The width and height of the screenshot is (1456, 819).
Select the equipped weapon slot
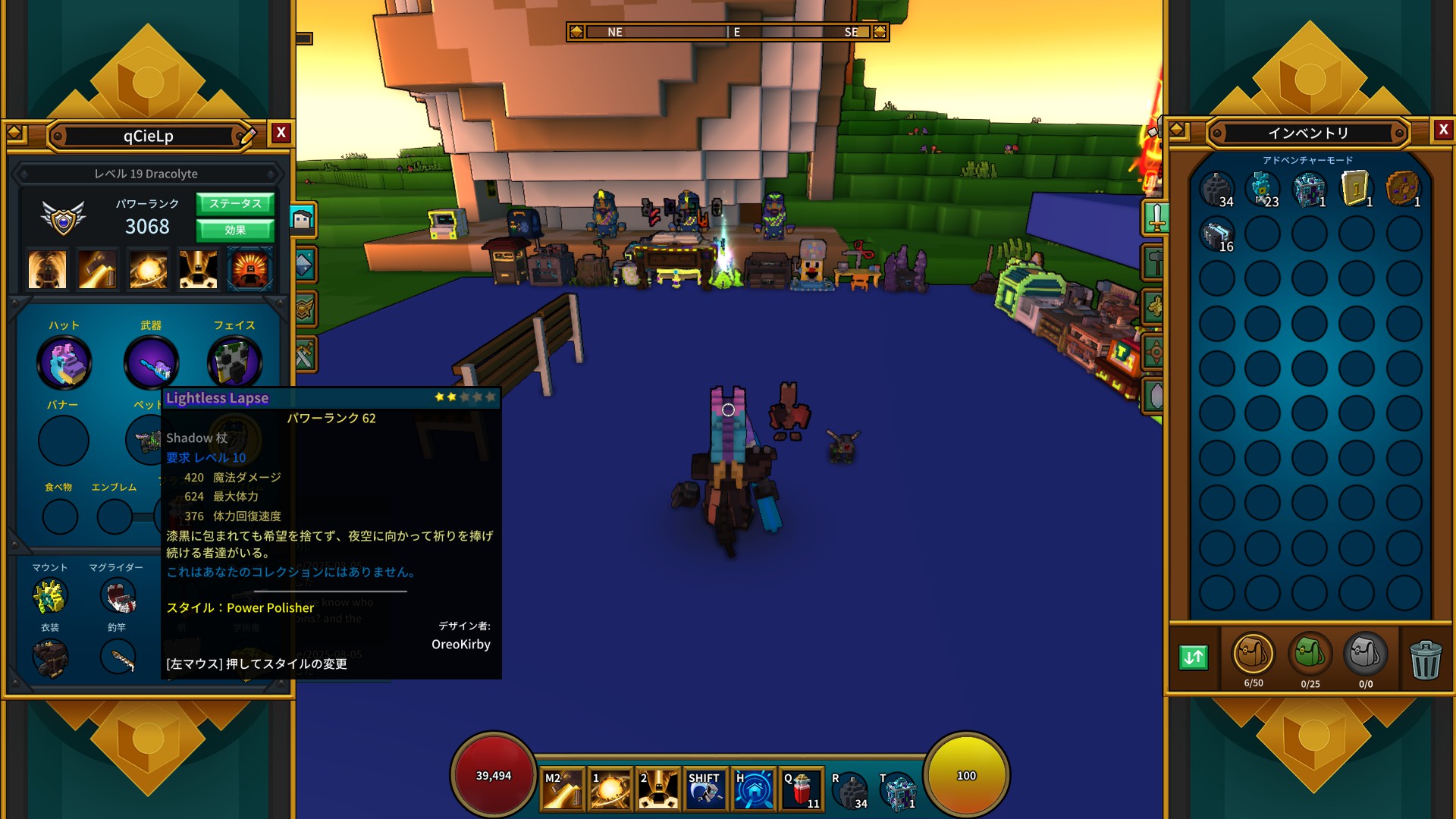[151, 362]
